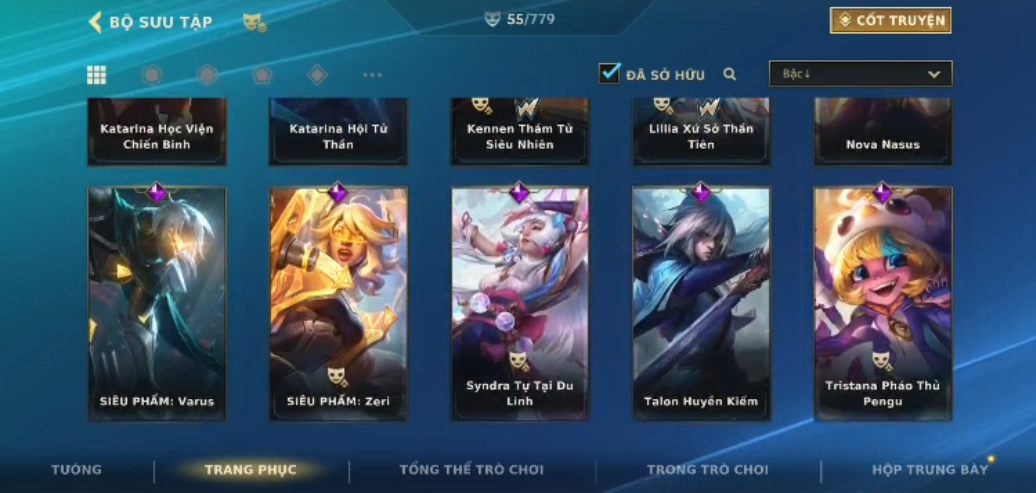The width and height of the screenshot is (1036, 493).
Task: Toggle the Đã Sở Hữu checkbox
Action: 609,73
